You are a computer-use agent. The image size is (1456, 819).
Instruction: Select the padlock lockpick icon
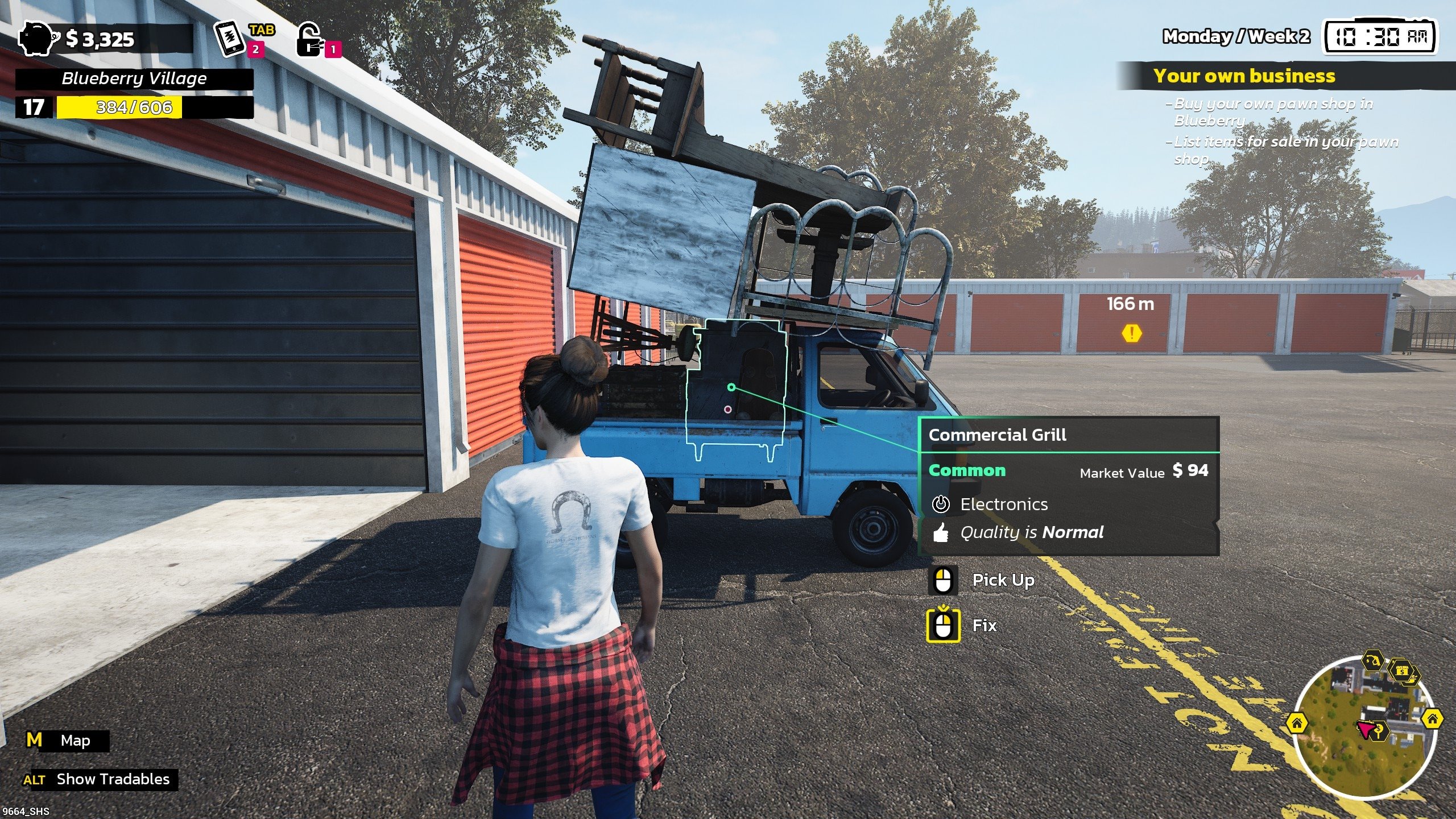click(x=310, y=40)
